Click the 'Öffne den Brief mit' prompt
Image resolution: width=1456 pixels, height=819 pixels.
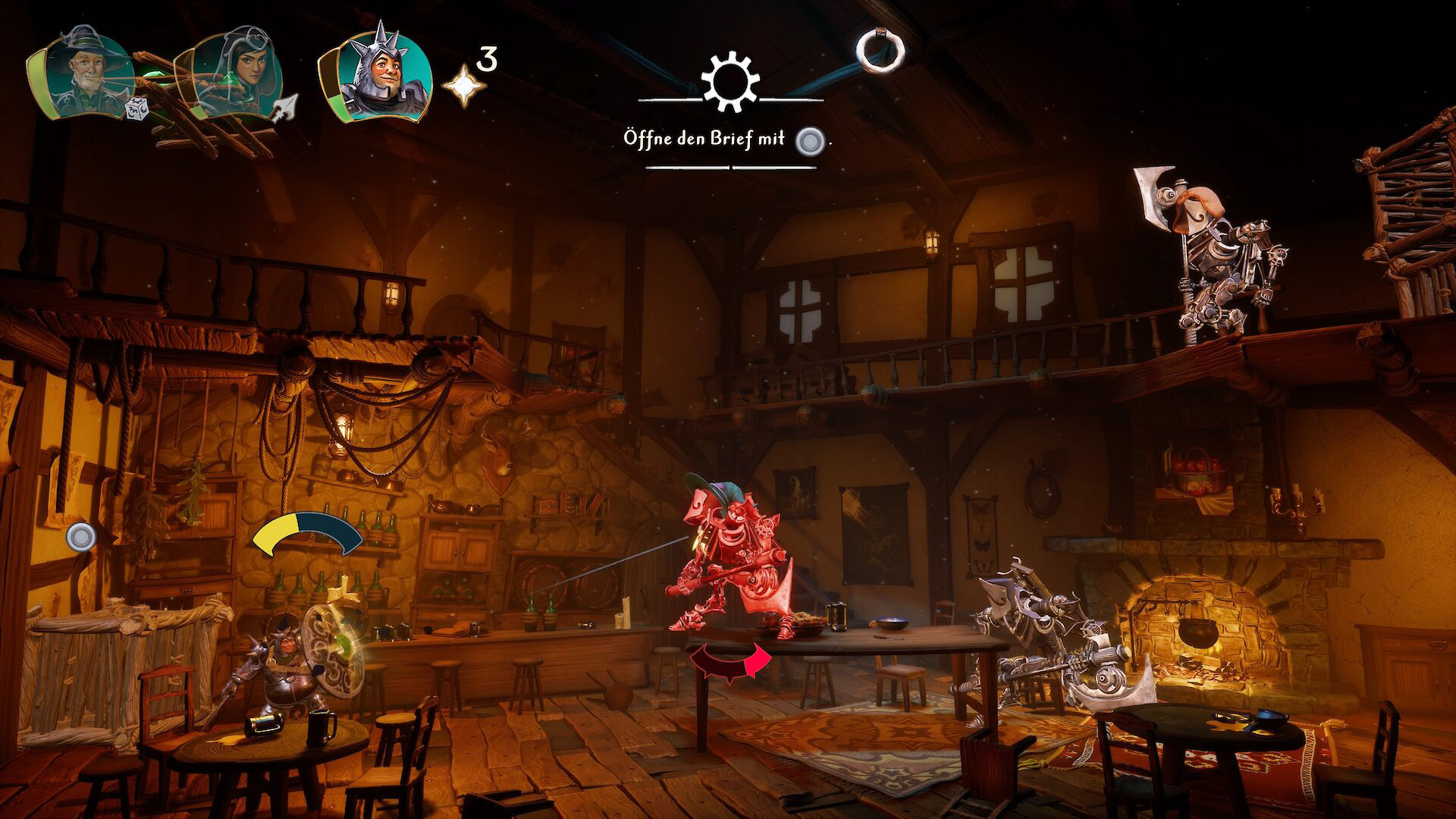(x=705, y=137)
